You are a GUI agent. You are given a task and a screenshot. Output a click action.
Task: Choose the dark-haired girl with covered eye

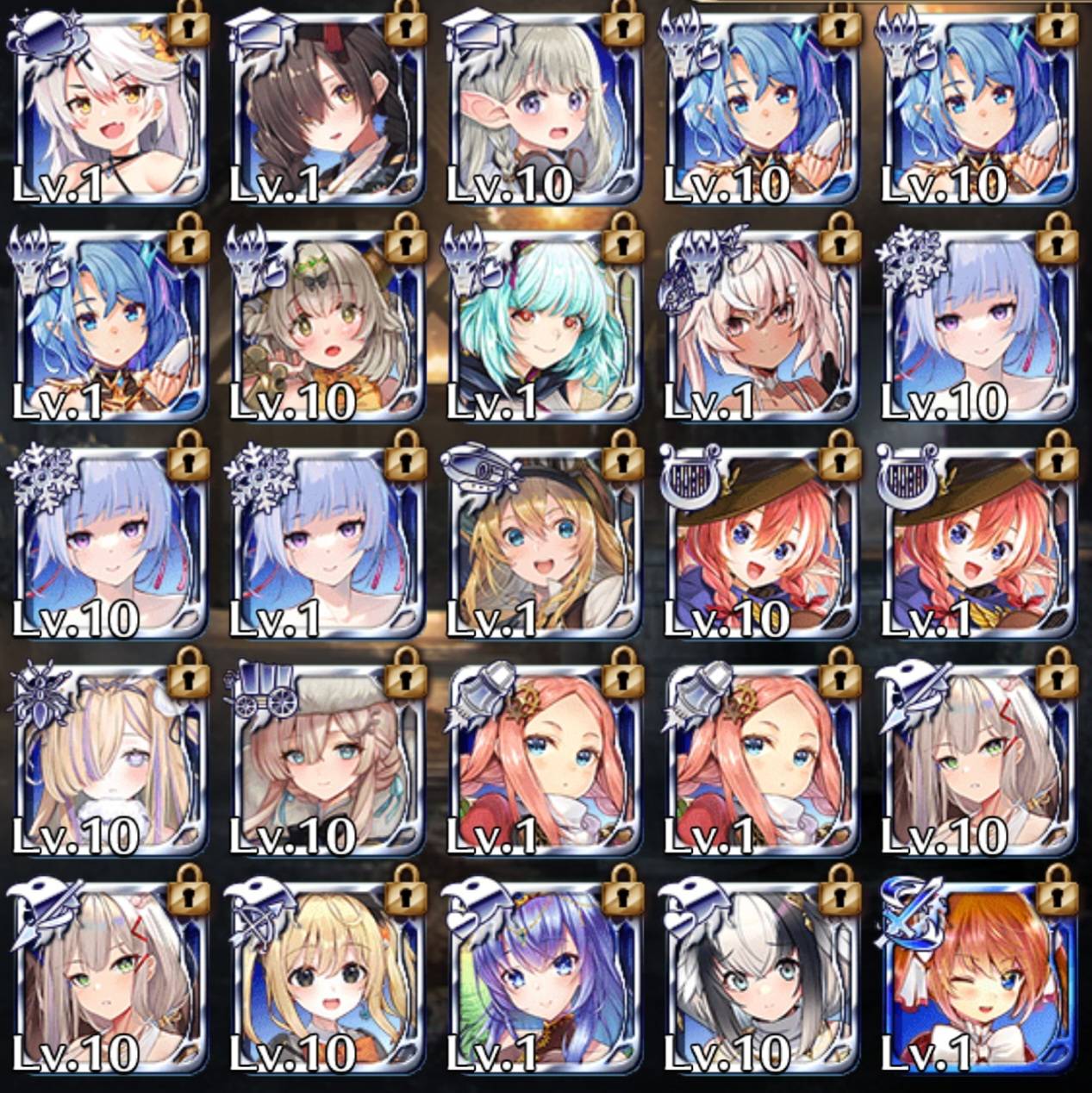[x=327, y=112]
